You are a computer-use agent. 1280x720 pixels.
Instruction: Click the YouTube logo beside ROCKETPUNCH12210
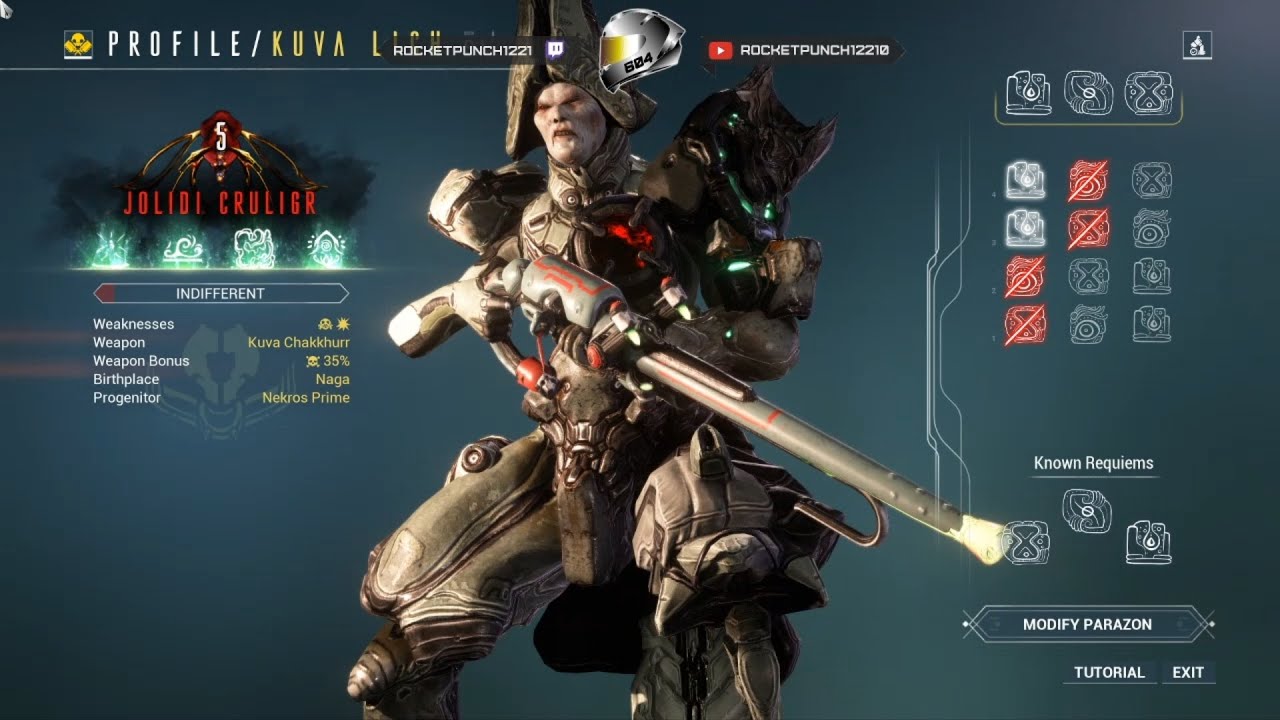tap(718, 47)
